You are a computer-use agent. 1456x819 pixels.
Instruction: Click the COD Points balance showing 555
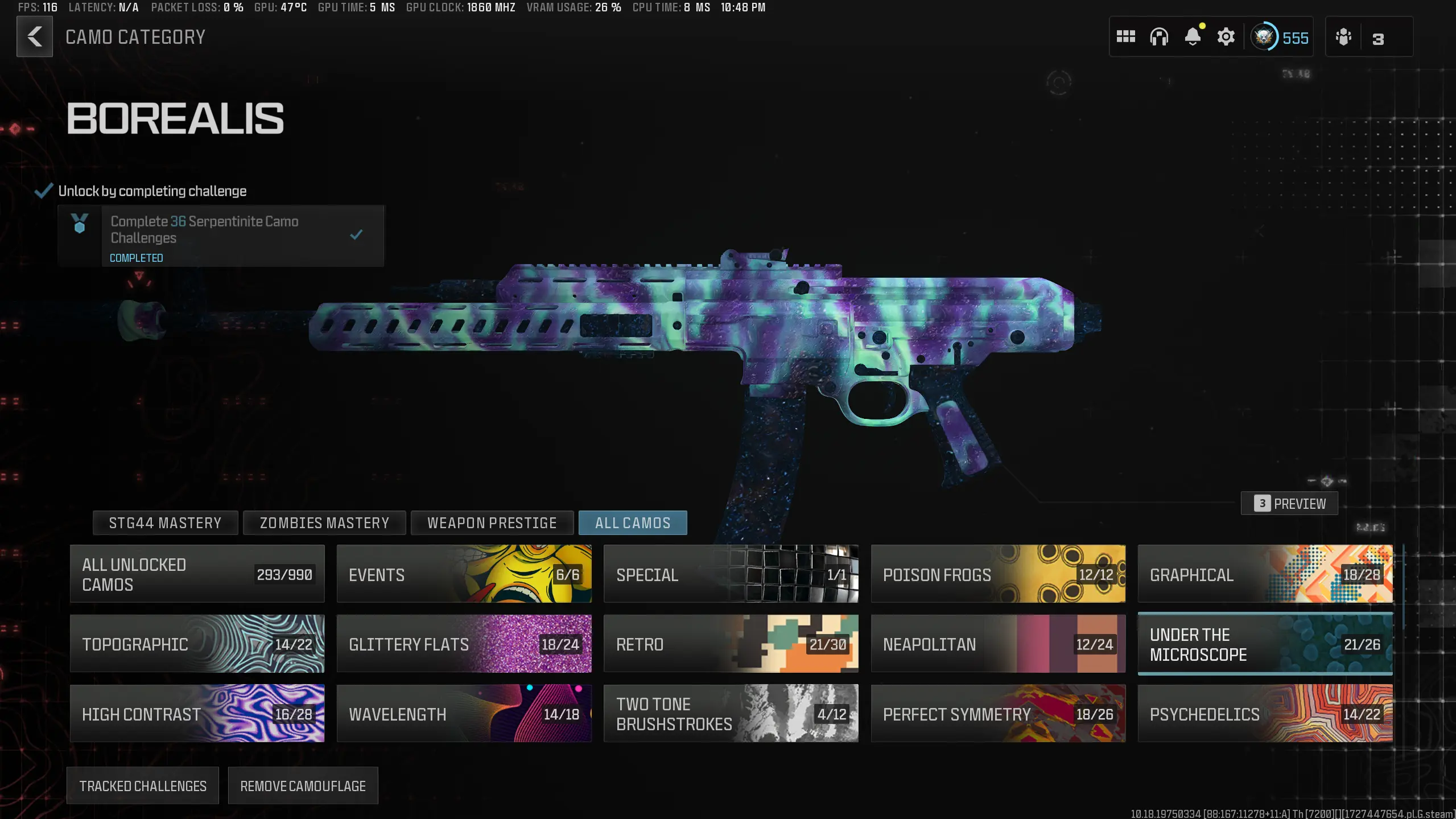click(1280, 36)
